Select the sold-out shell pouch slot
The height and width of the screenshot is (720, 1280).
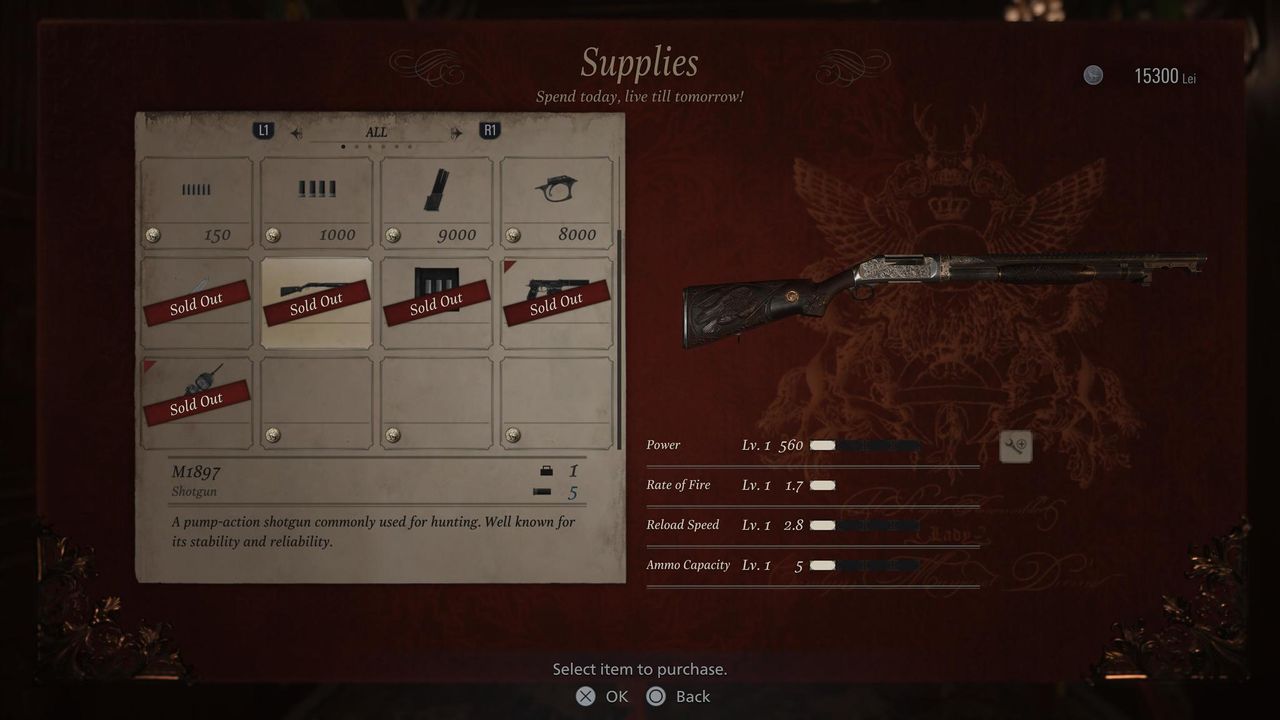[x=436, y=303]
